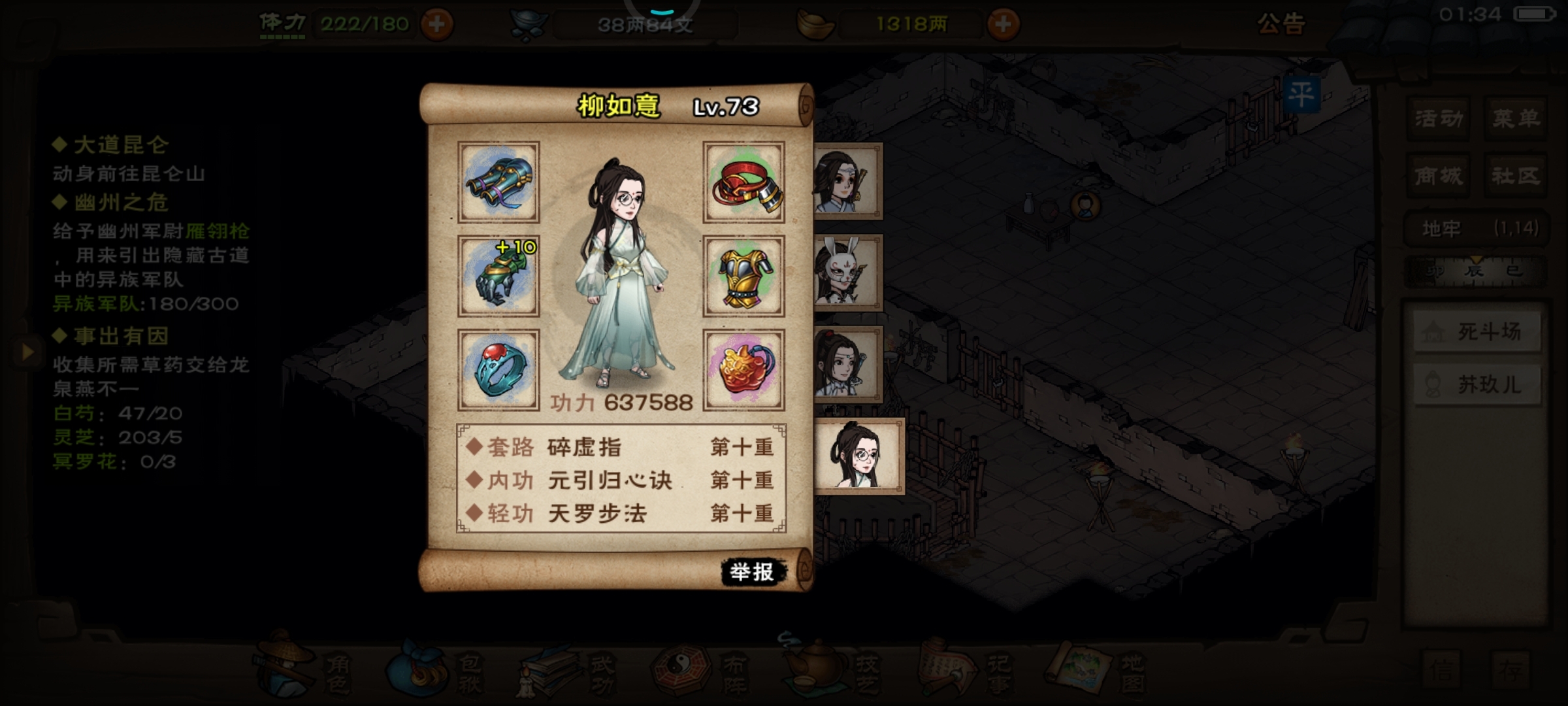This screenshot has height=706, width=1568.
Task: Report this player with the 举报 button
Action: [x=752, y=572]
